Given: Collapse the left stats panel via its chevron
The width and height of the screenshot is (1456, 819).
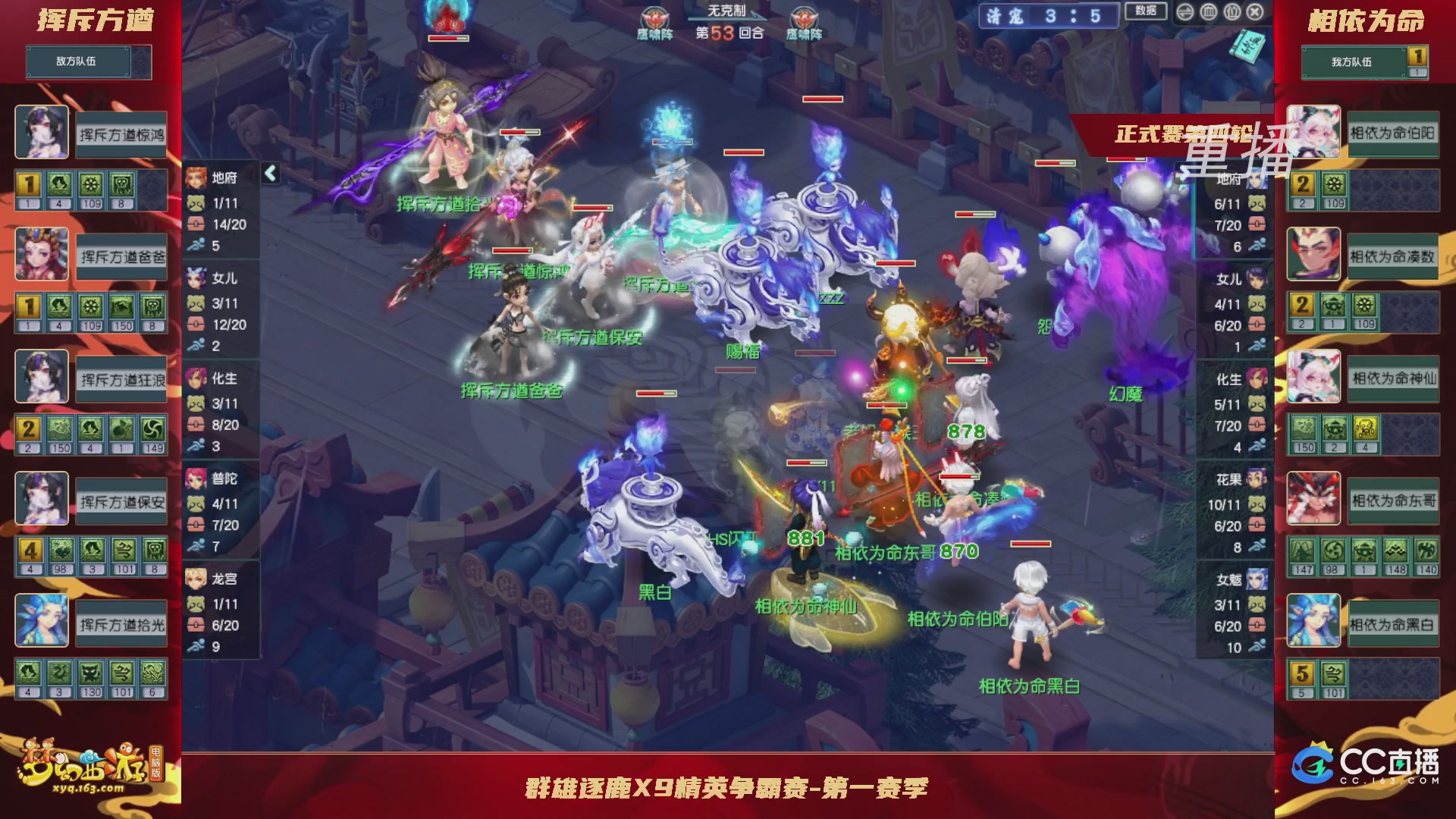Looking at the screenshot, I should tap(269, 173).
